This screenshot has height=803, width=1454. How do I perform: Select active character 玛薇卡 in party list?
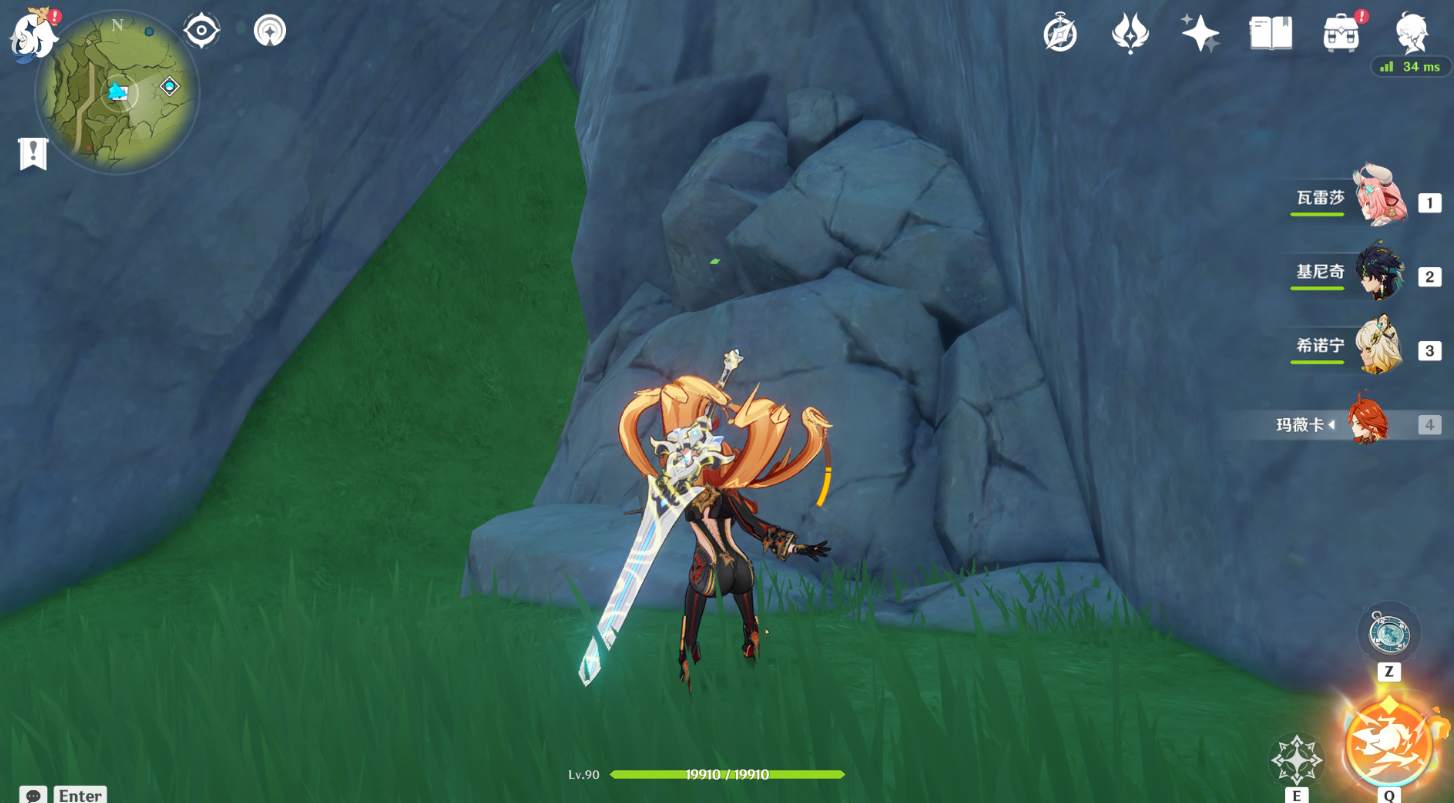[x=1366, y=424]
